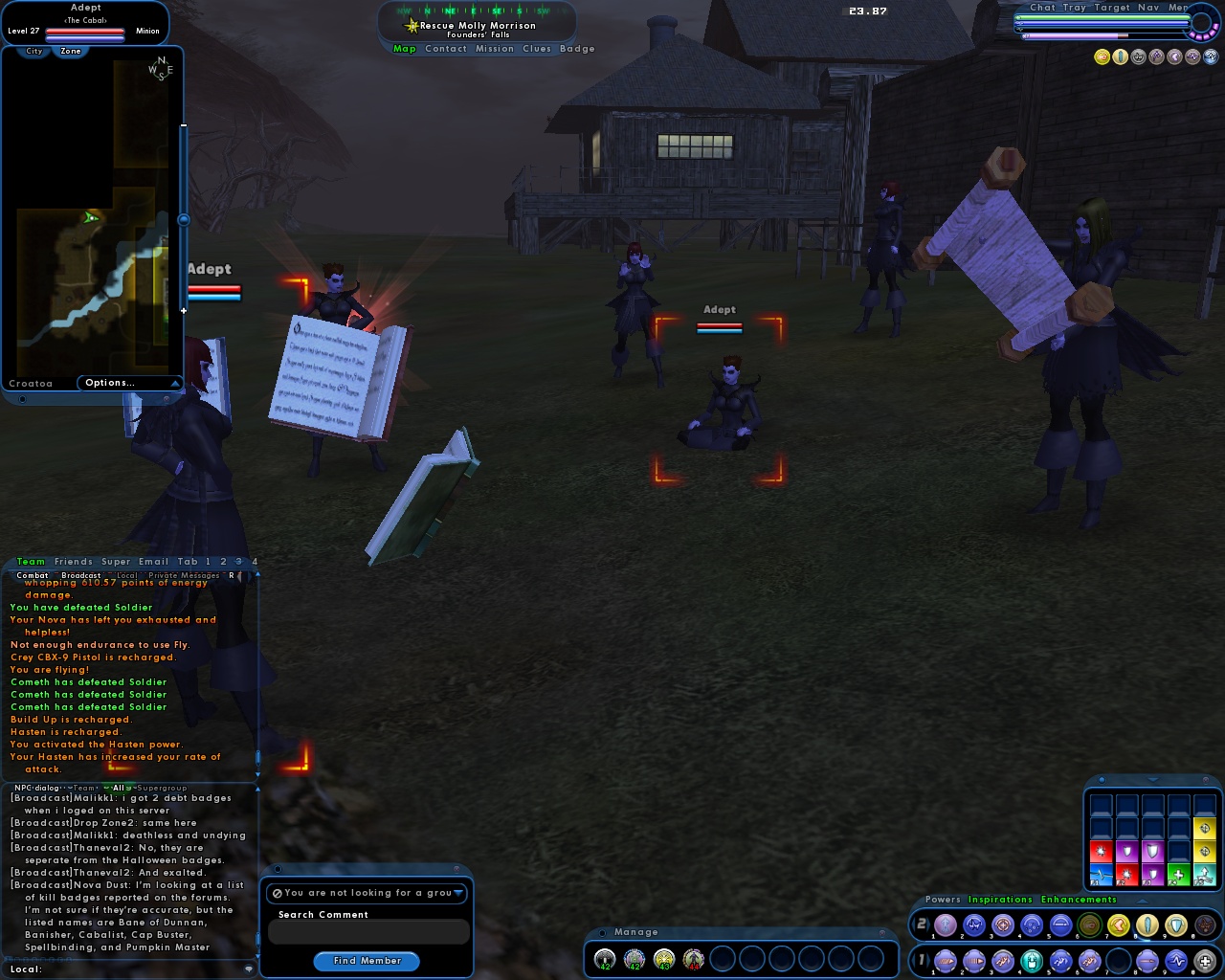Collapse the power trays with the up arrow
The height and width of the screenshot is (980, 1225).
pyautogui.click(x=1143, y=901)
